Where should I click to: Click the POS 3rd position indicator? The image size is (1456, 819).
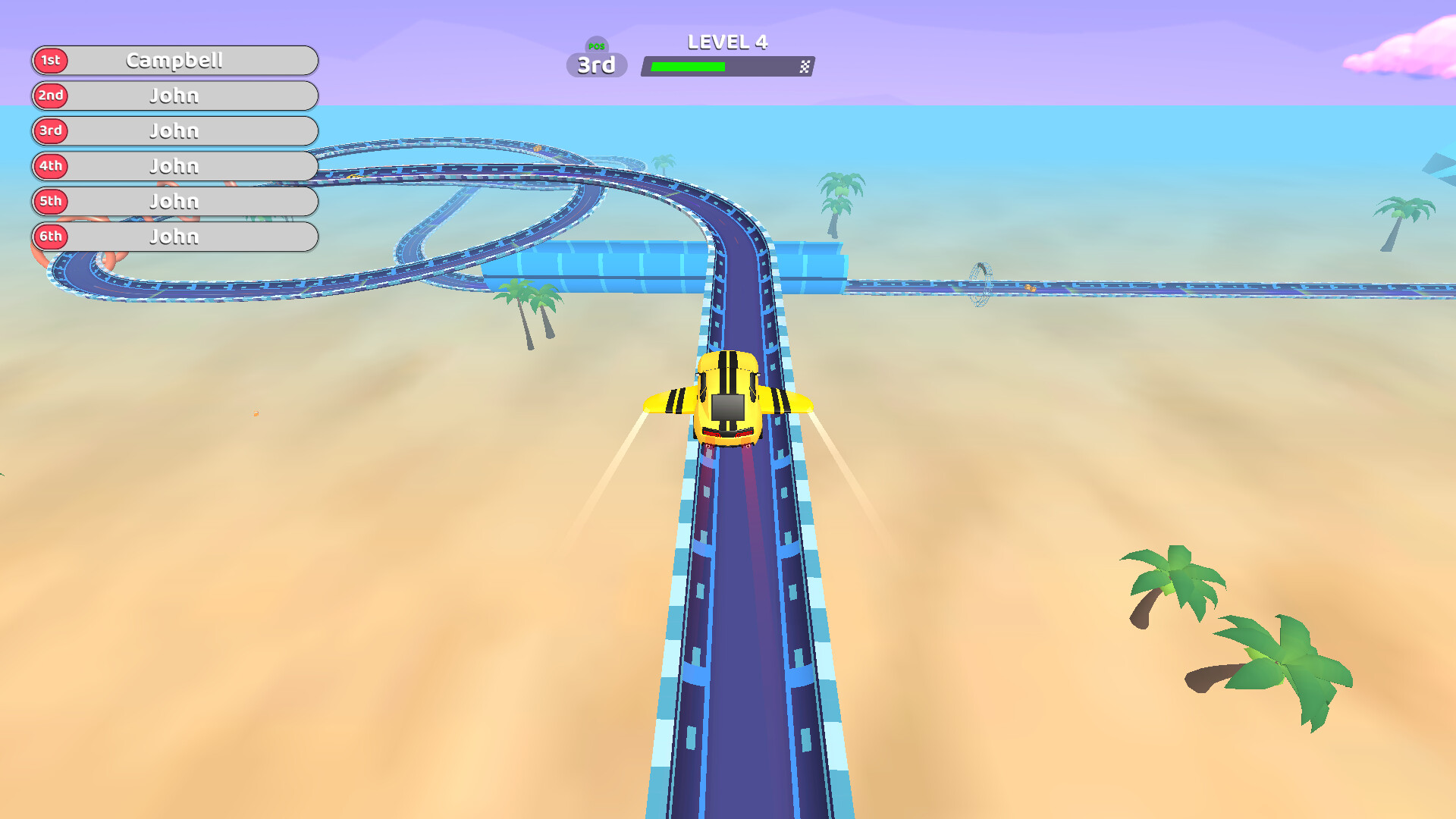(596, 64)
